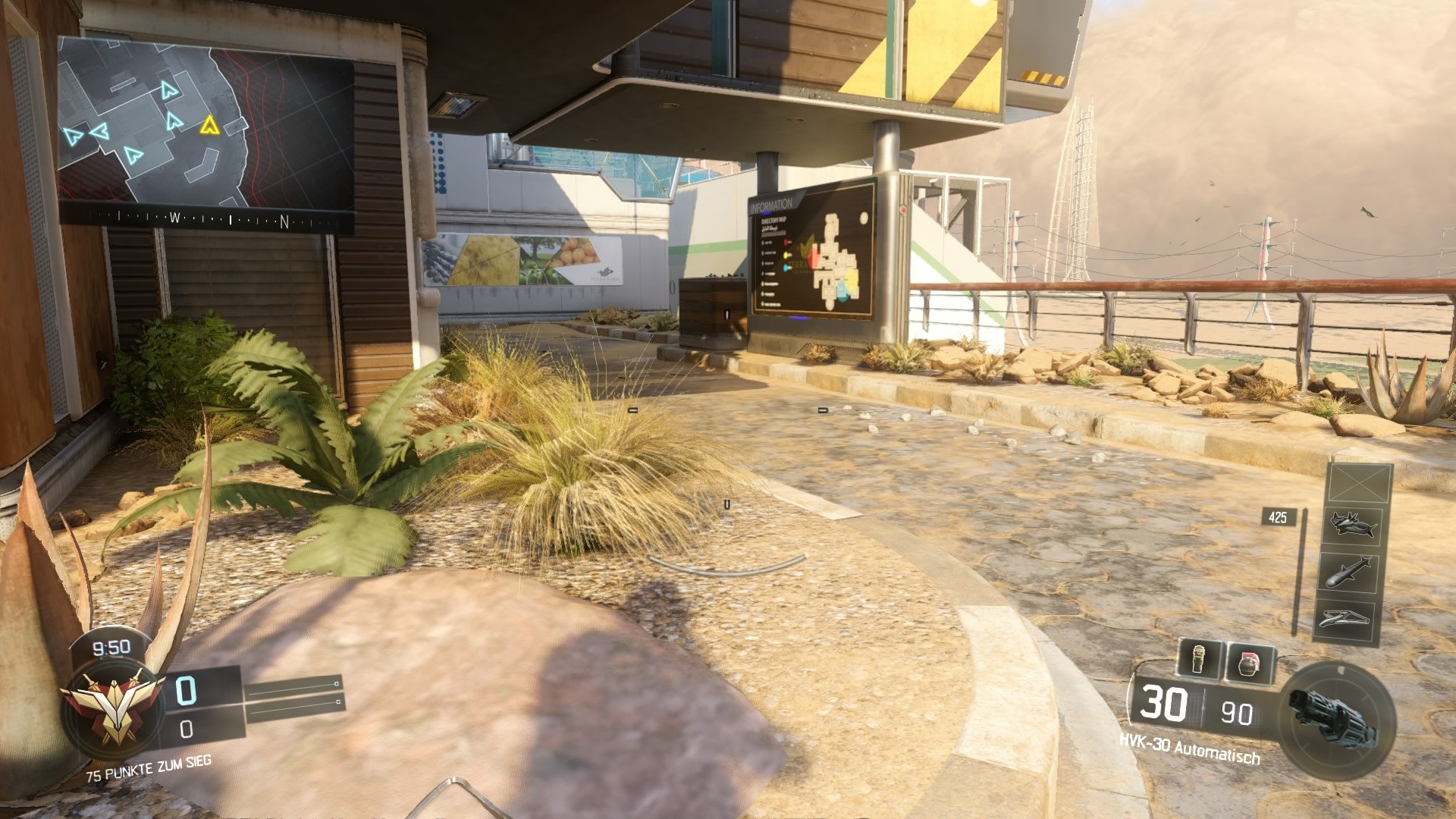Click the INFORMATION header on the billboard
This screenshot has width=1456, height=819.
click(x=773, y=203)
